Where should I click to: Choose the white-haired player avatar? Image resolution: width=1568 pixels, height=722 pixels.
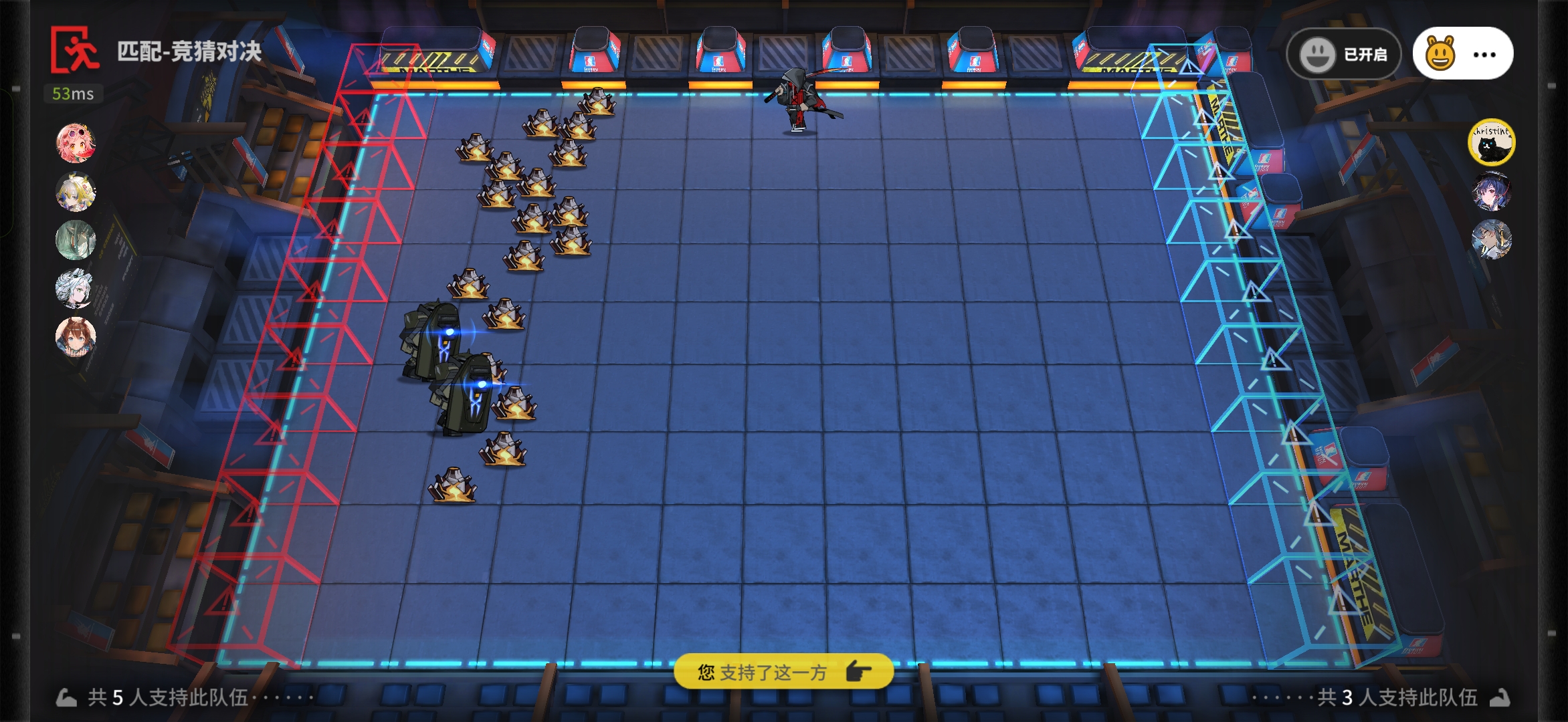[x=76, y=288]
